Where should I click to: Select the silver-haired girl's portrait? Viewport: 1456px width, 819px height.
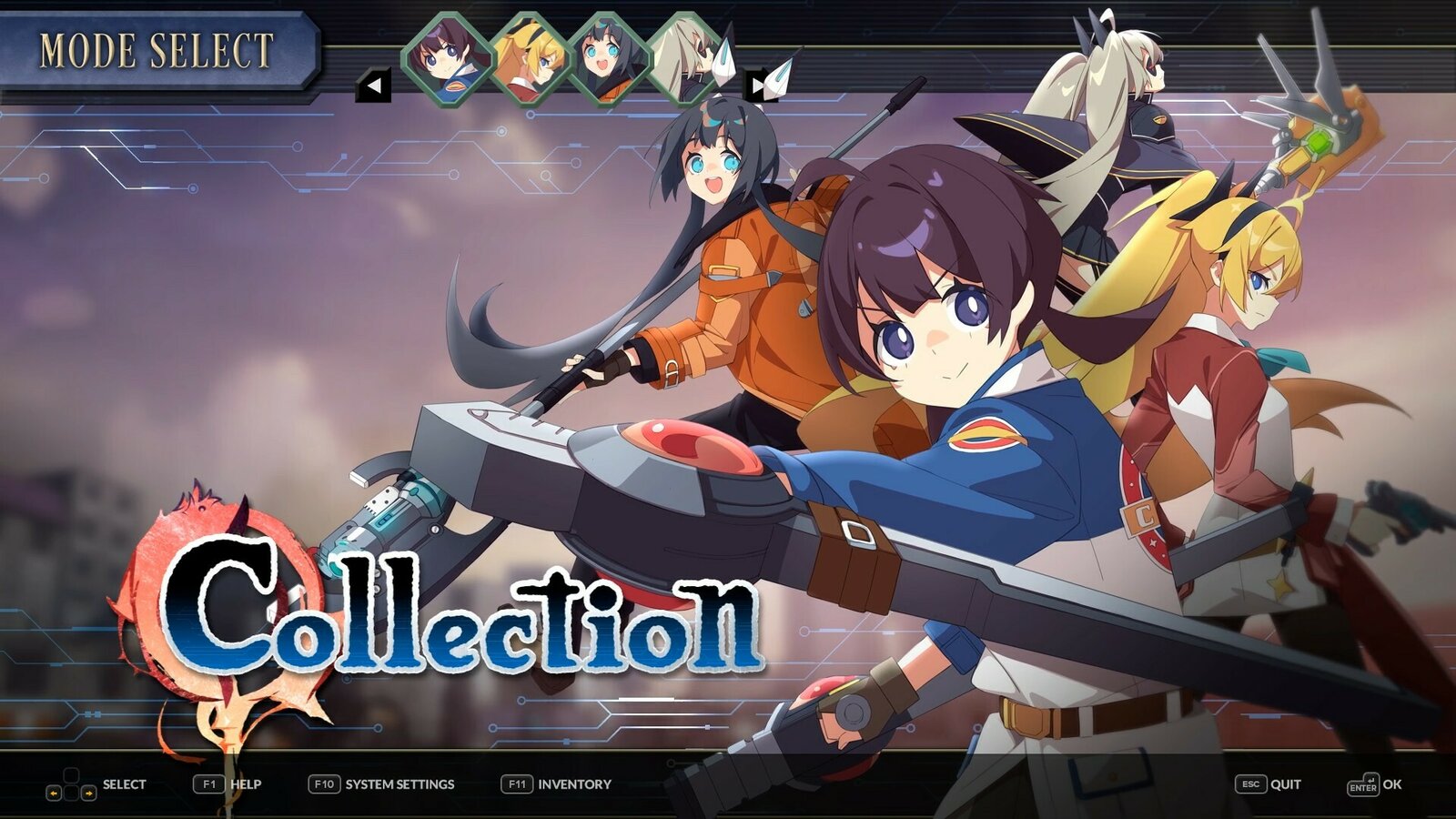681,56
